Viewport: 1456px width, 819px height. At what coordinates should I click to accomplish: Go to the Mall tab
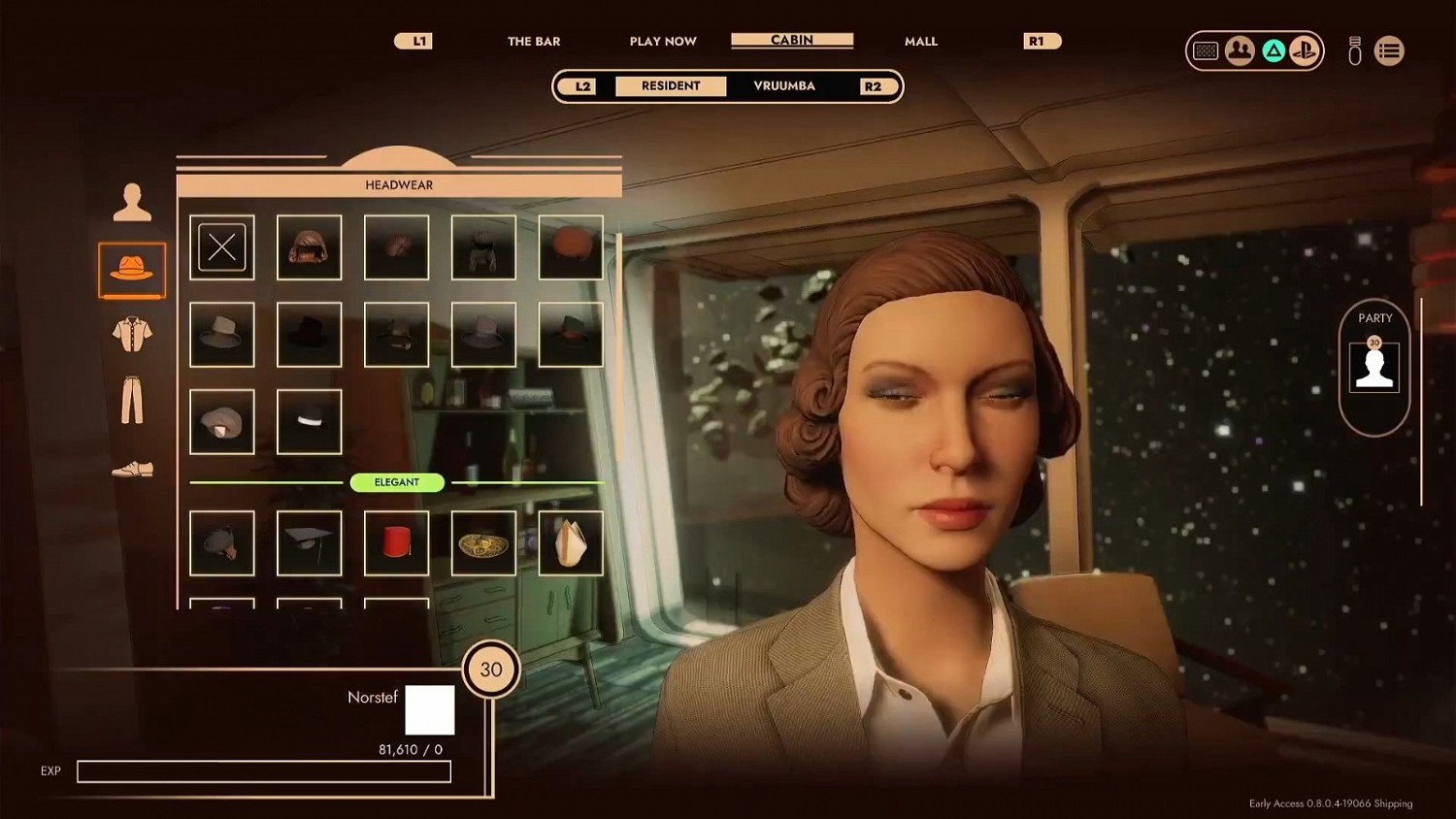pyautogui.click(x=920, y=41)
